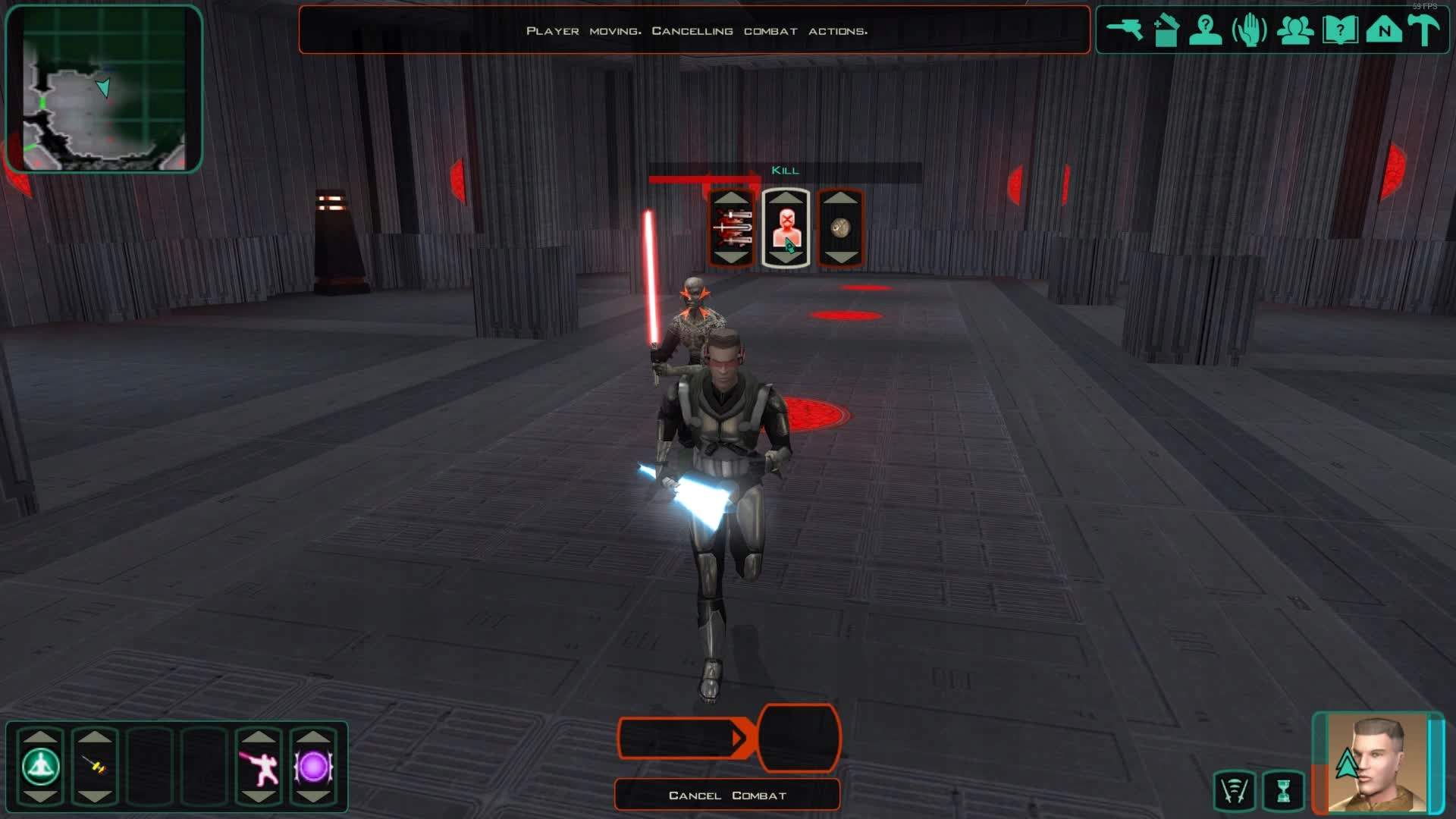Click the Cancel Combat button
This screenshot has height=819, width=1456.
tap(726, 795)
